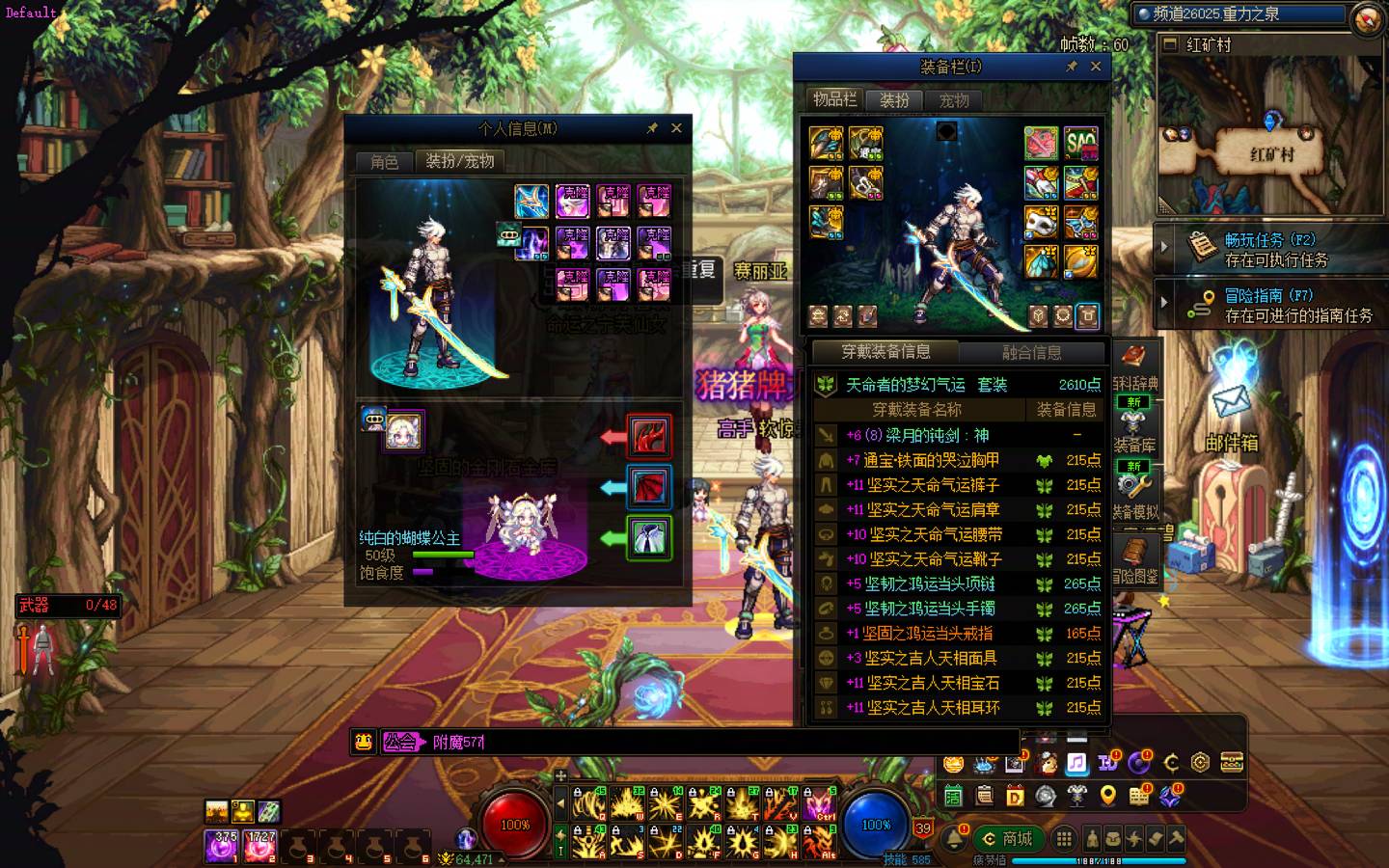Select the 装扮/宠物 tab
1389x868 pixels.
coord(460,161)
